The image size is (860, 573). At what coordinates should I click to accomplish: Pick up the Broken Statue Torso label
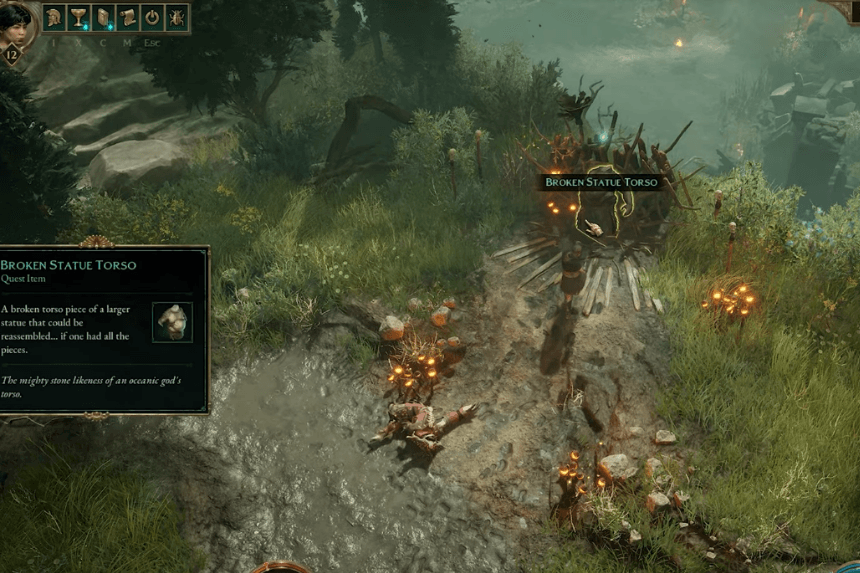tap(600, 183)
